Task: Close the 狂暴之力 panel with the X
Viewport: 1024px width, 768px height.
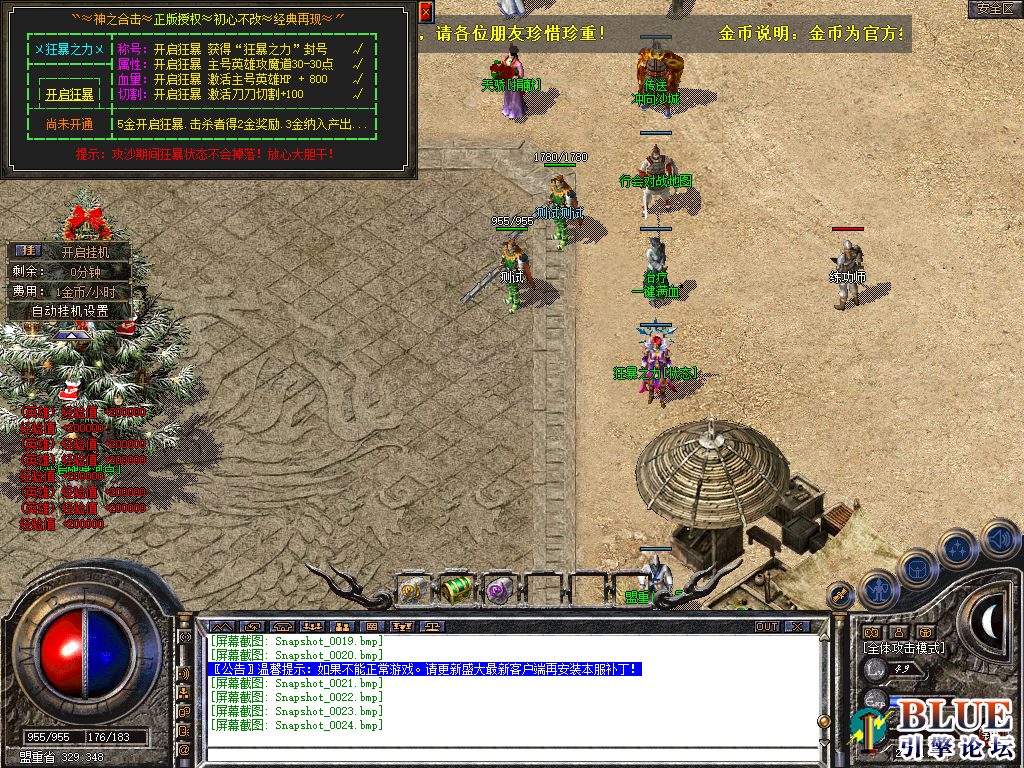Action: [x=426, y=12]
